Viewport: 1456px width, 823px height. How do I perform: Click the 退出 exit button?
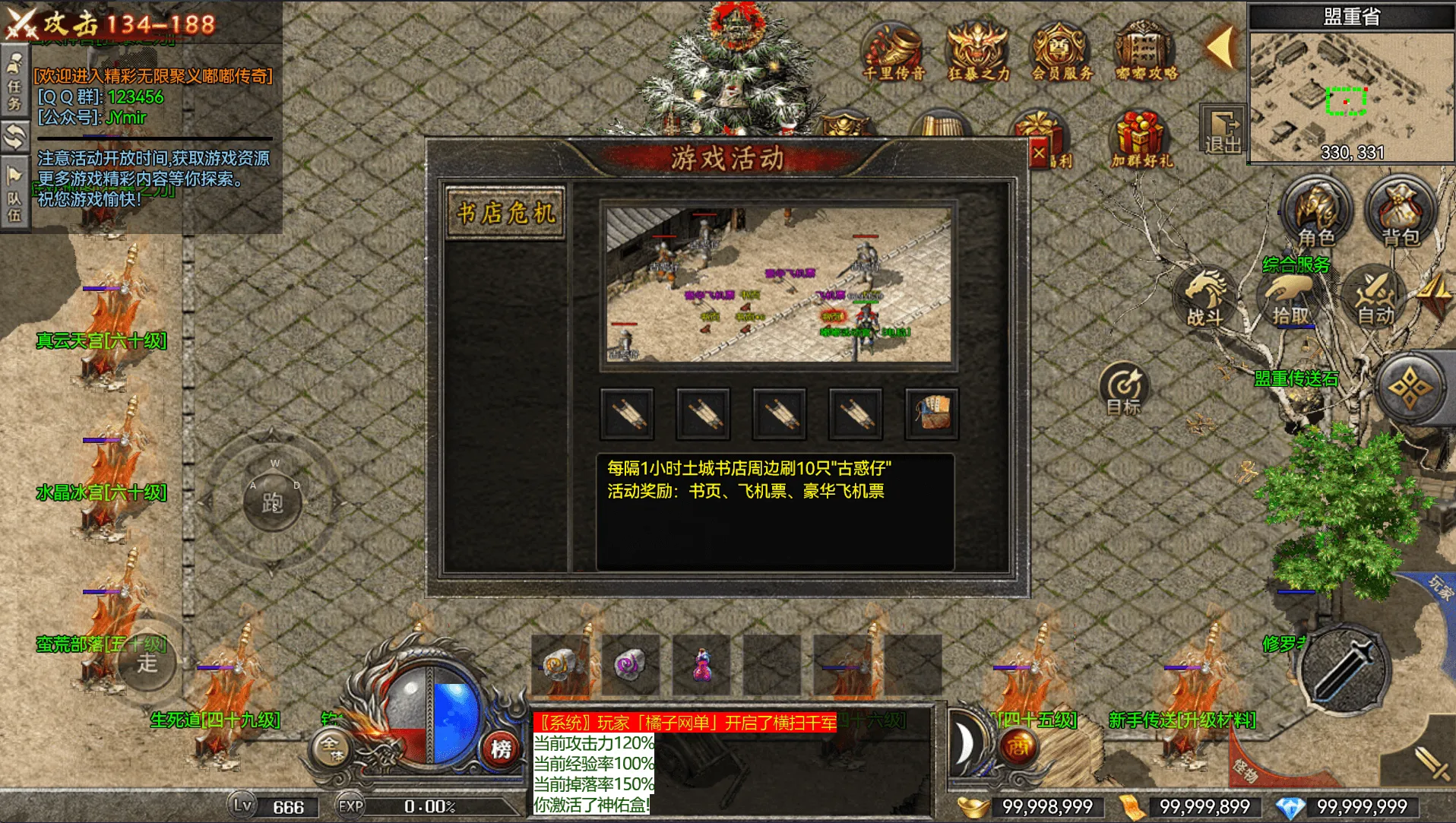(x=1223, y=131)
